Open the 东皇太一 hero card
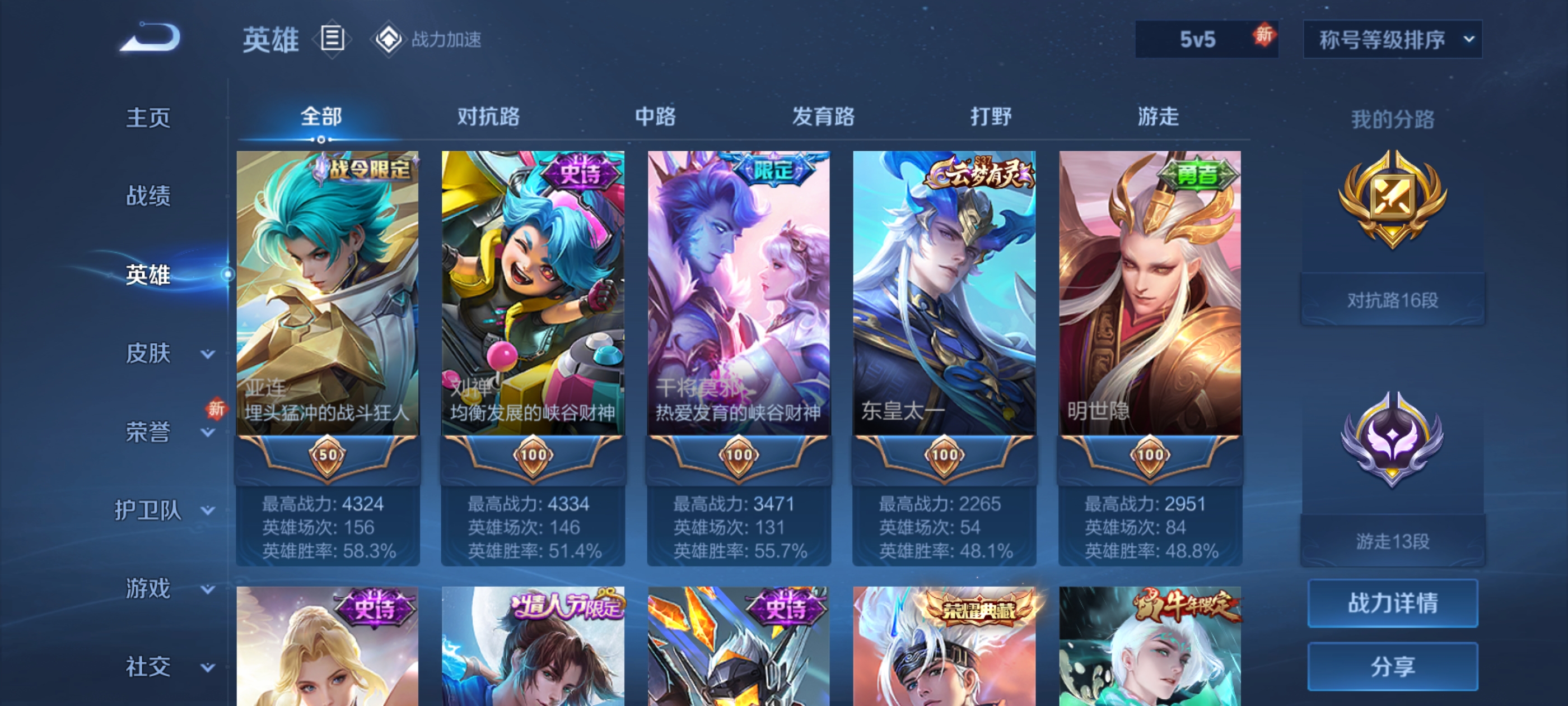This screenshot has width=1568, height=706. 944,292
